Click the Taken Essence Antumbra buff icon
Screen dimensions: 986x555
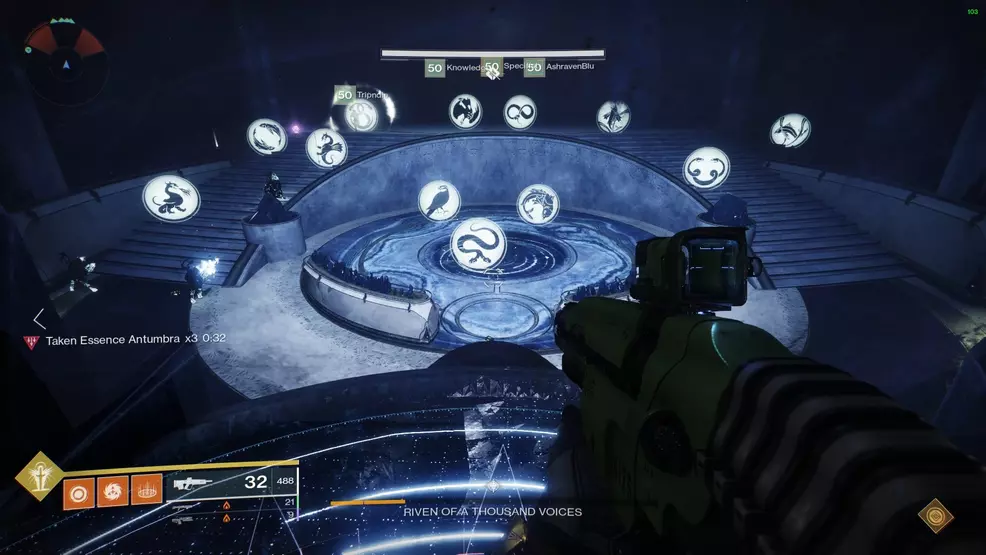click(x=31, y=340)
